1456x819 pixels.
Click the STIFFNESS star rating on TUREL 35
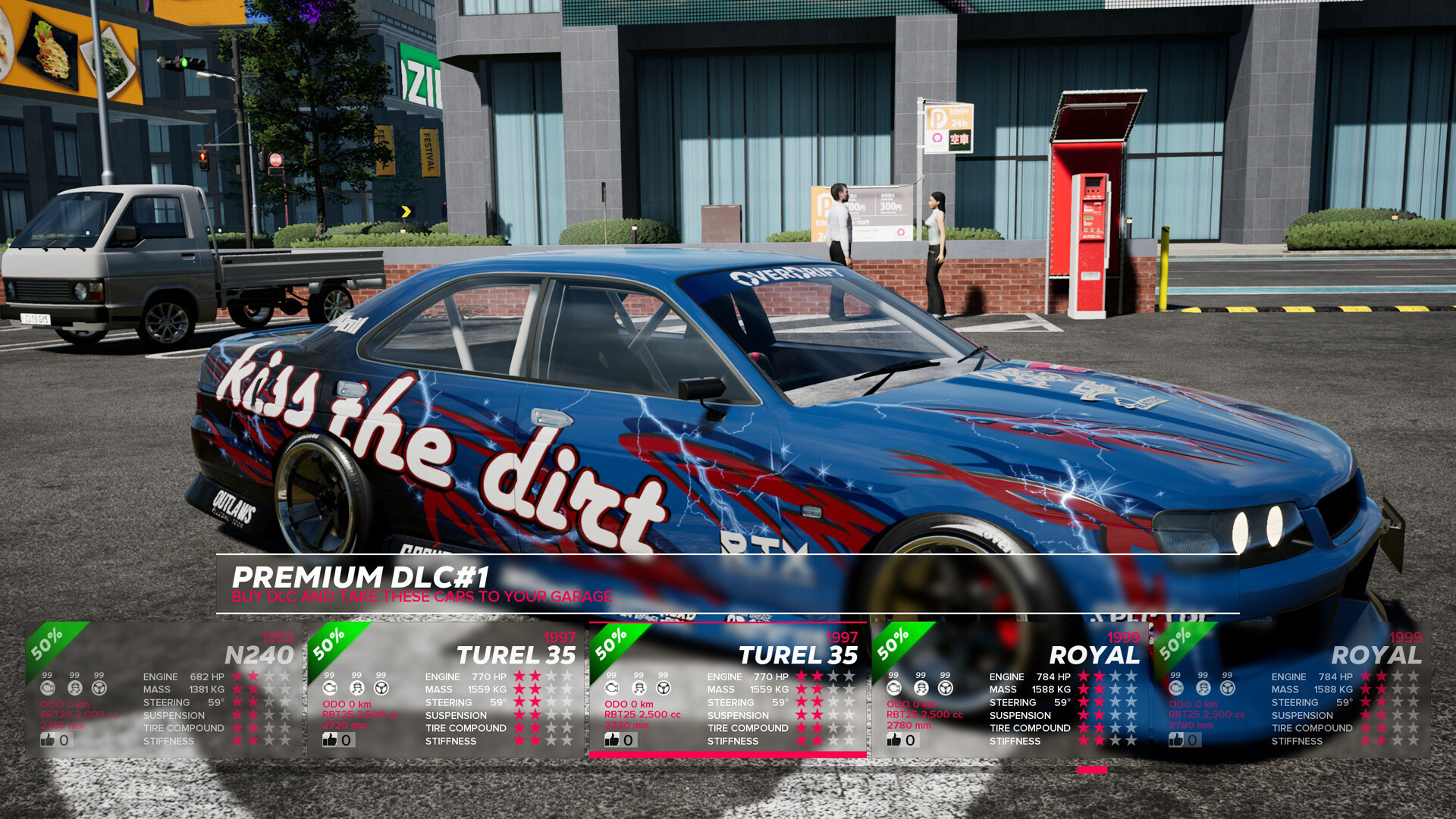(x=827, y=741)
